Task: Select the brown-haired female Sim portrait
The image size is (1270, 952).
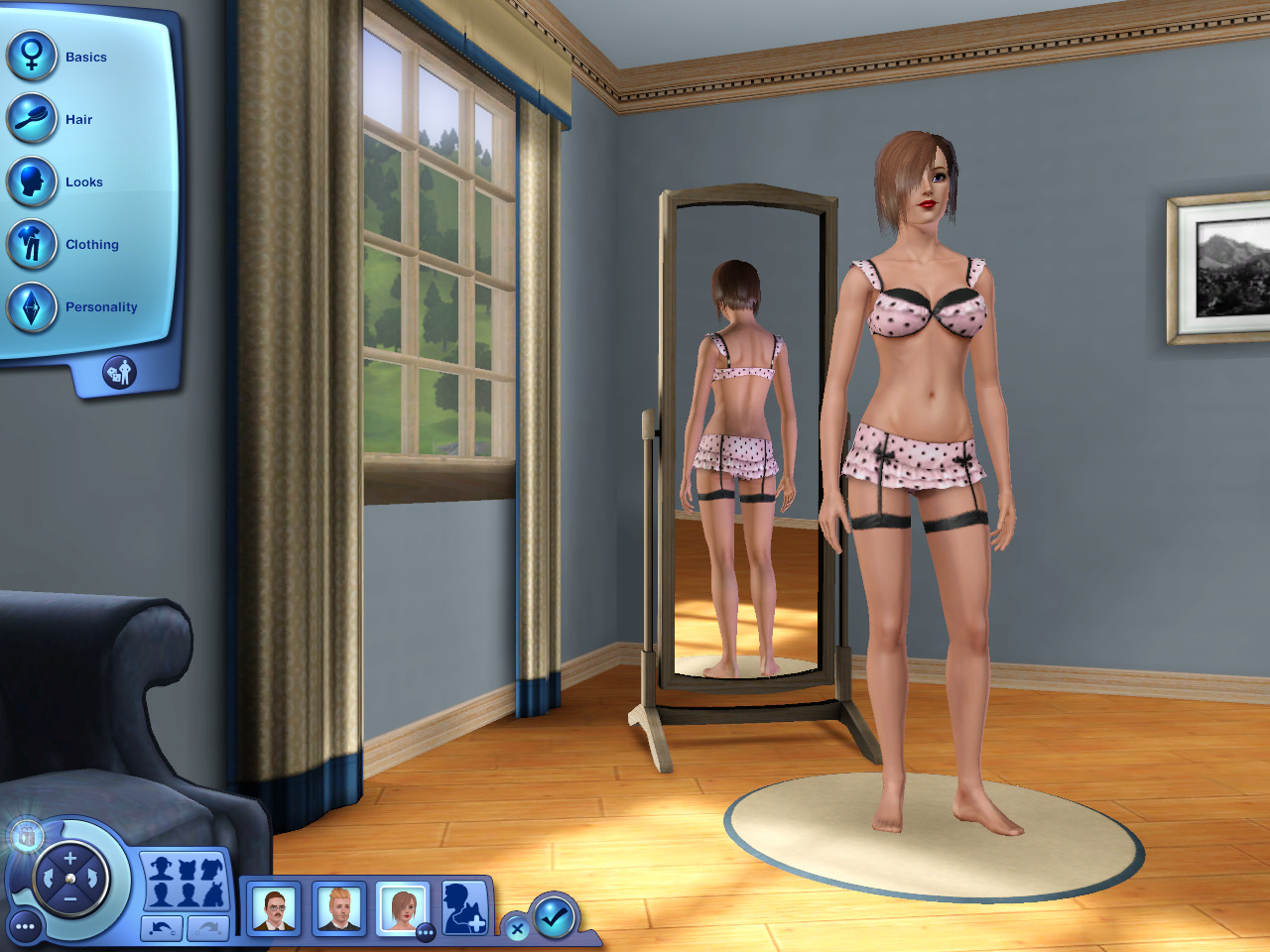Action: (x=402, y=908)
